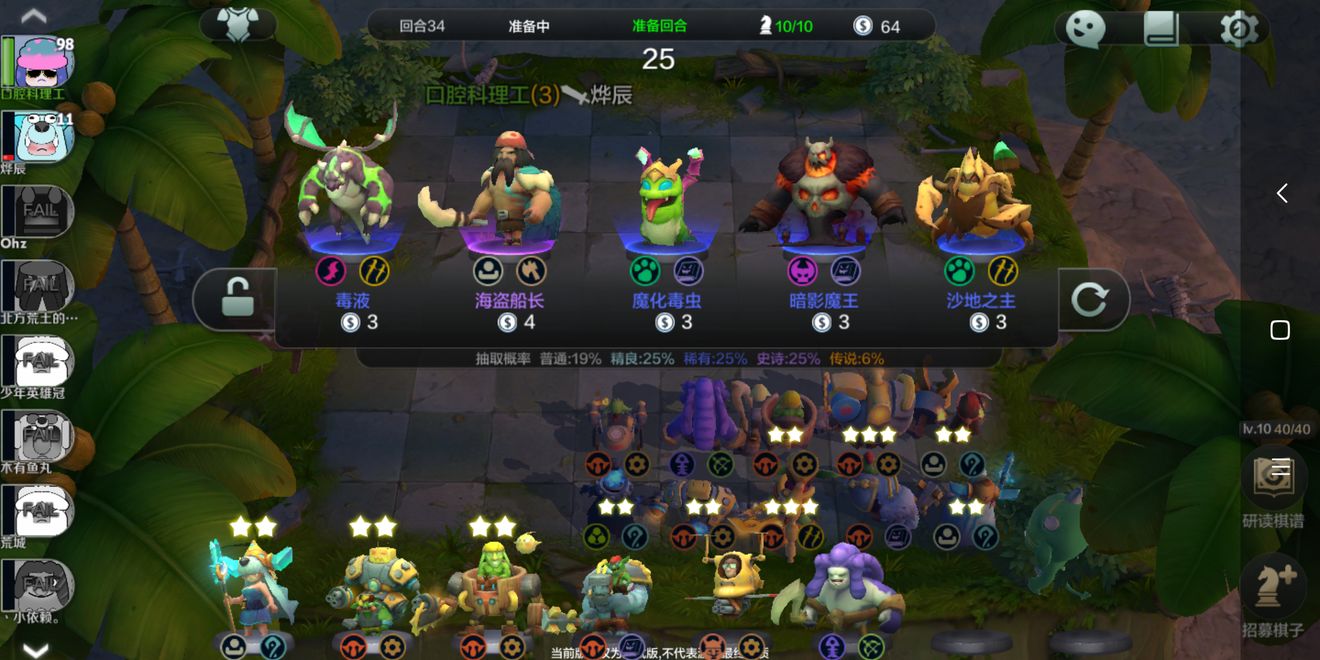Tap the Android home square button
This screenshot has height=660, width=1320.
pyautogui.click(x=1280, y=330)
